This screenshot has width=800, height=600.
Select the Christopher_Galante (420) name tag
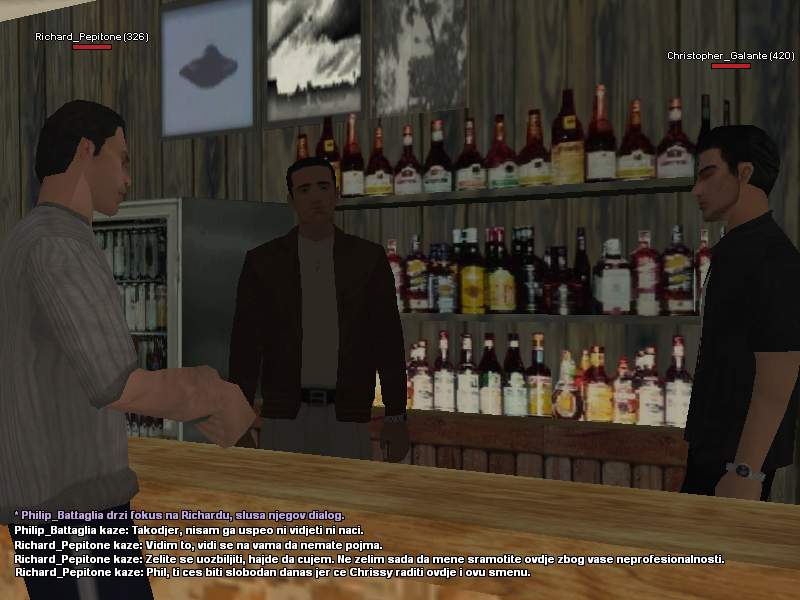point(730,56)
